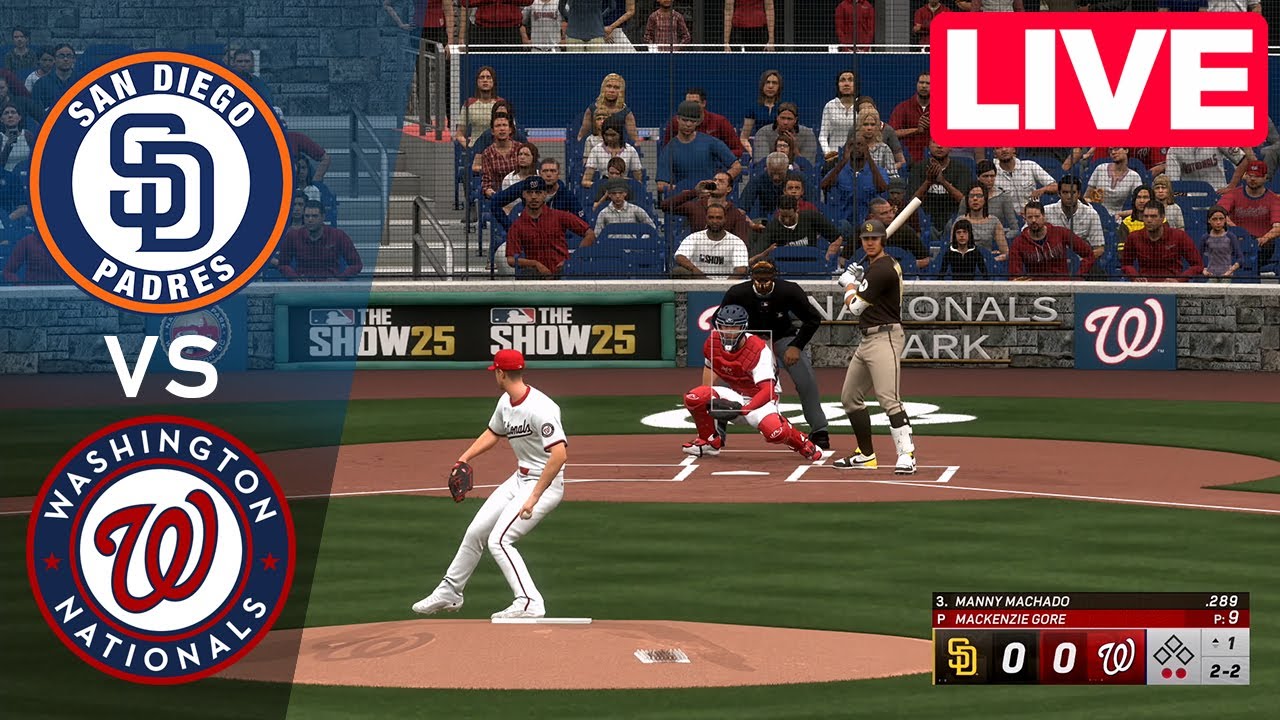The height and width of the screenshot is (720, 1280).
Task: Select the base runner diamond indicator
Action: coord(1174,650)
